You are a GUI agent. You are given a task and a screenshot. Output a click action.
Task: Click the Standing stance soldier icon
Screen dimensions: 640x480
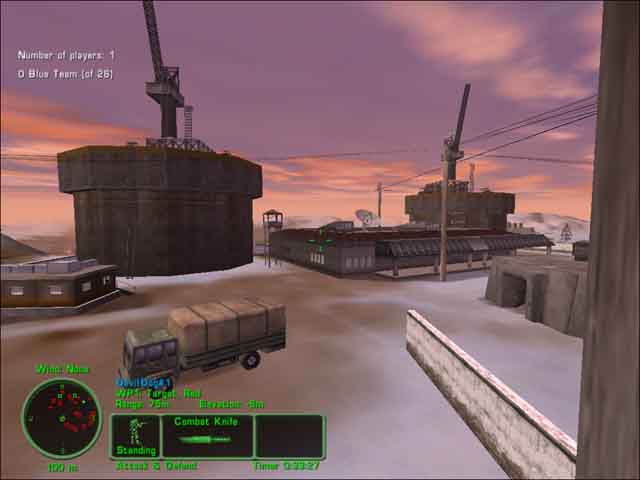tap(135, 435)
